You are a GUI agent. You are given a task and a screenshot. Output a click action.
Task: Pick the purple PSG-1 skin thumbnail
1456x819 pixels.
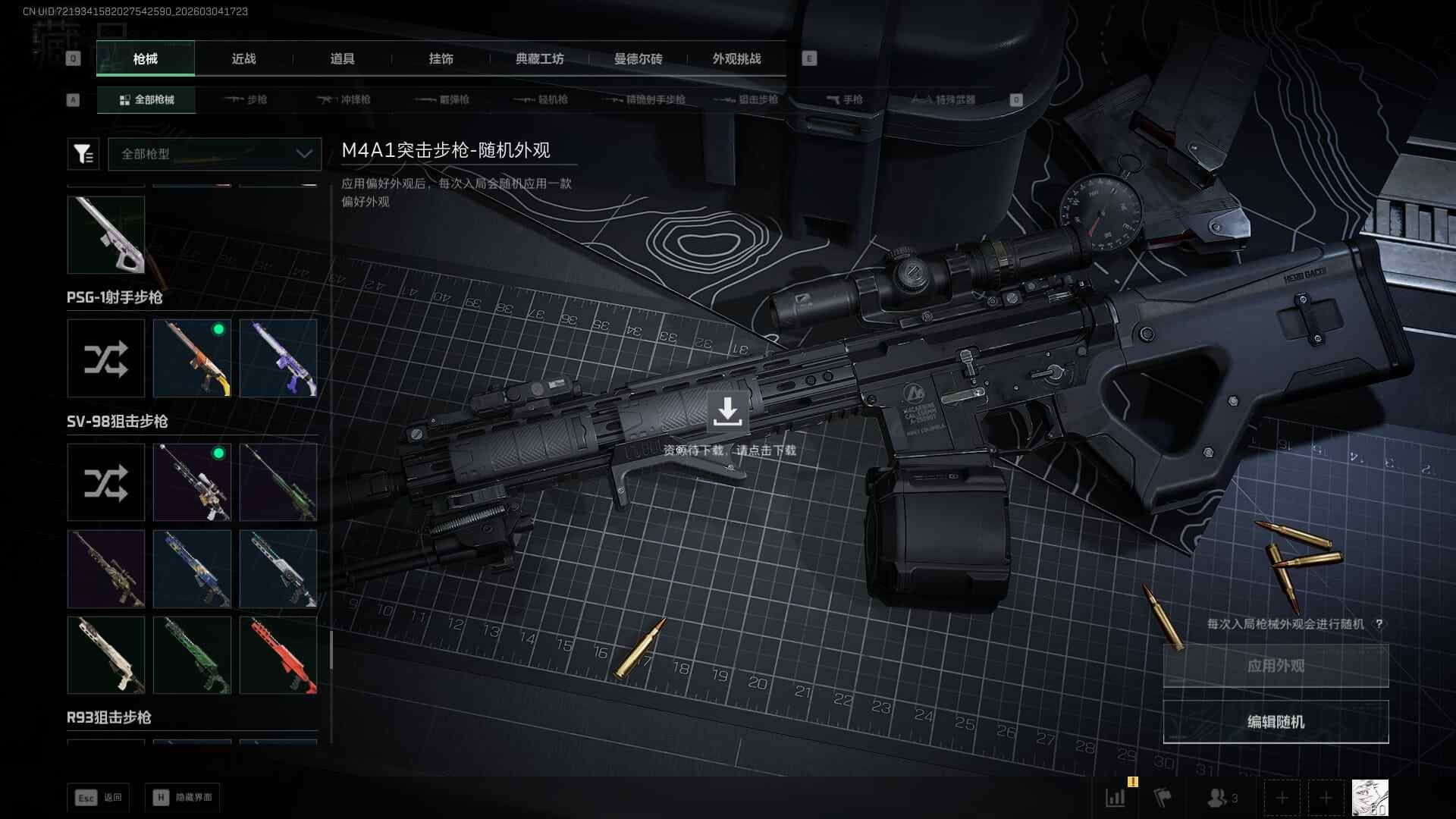pos(278,359)
